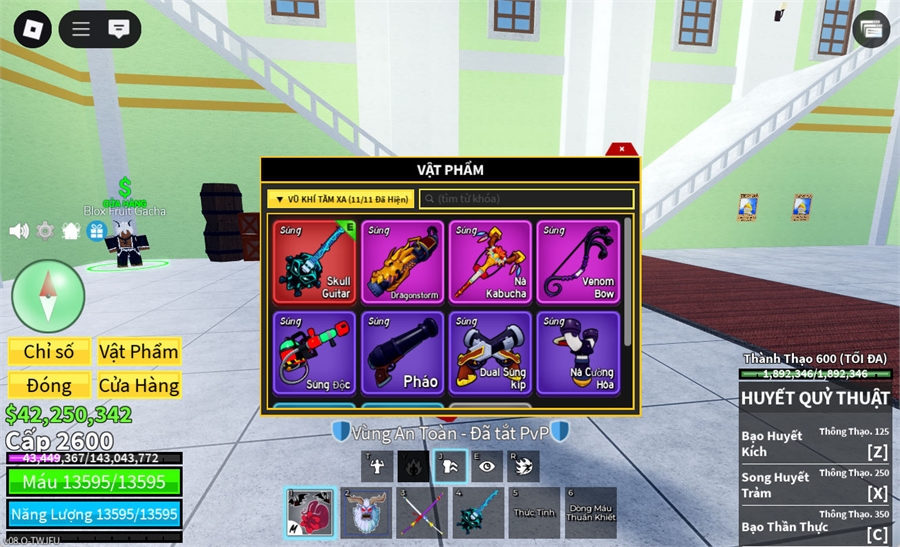
Task: Pick the Ná Cường Hóa slingshot
Action: click(x=577, y=353)
